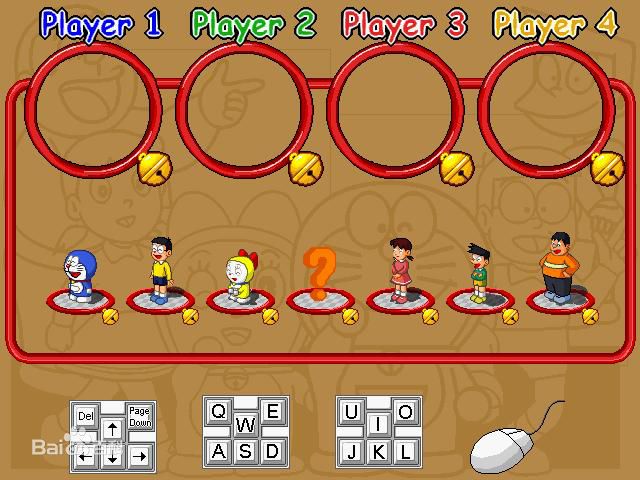Pick Dorami, the yellow robot cat
The height and width of the screenshot is (480, 640).
tap(240, 278)
